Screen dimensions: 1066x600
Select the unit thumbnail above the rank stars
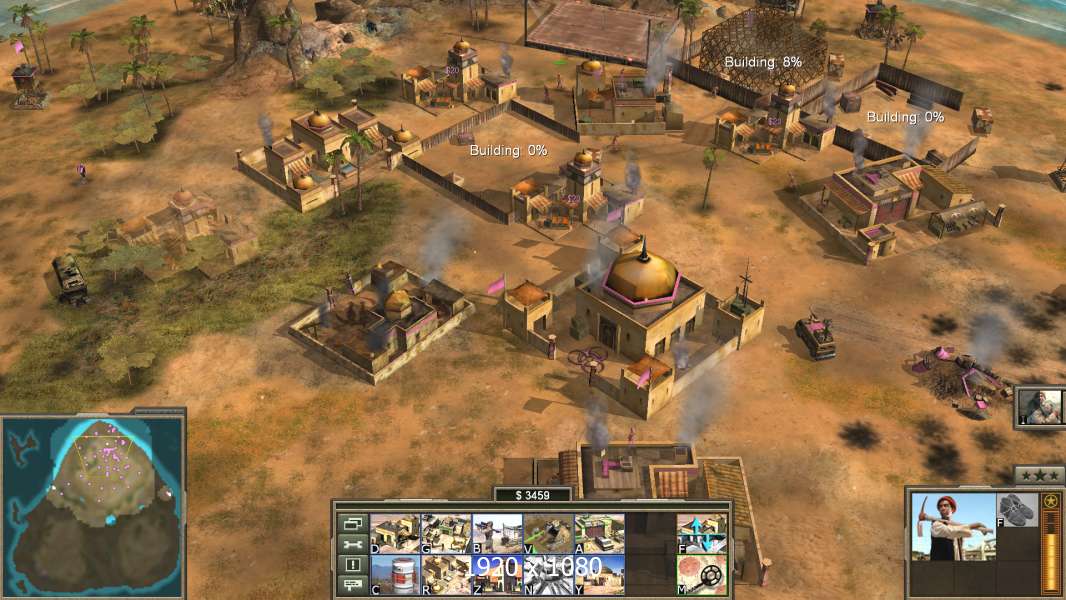[x=1040, y=407]
